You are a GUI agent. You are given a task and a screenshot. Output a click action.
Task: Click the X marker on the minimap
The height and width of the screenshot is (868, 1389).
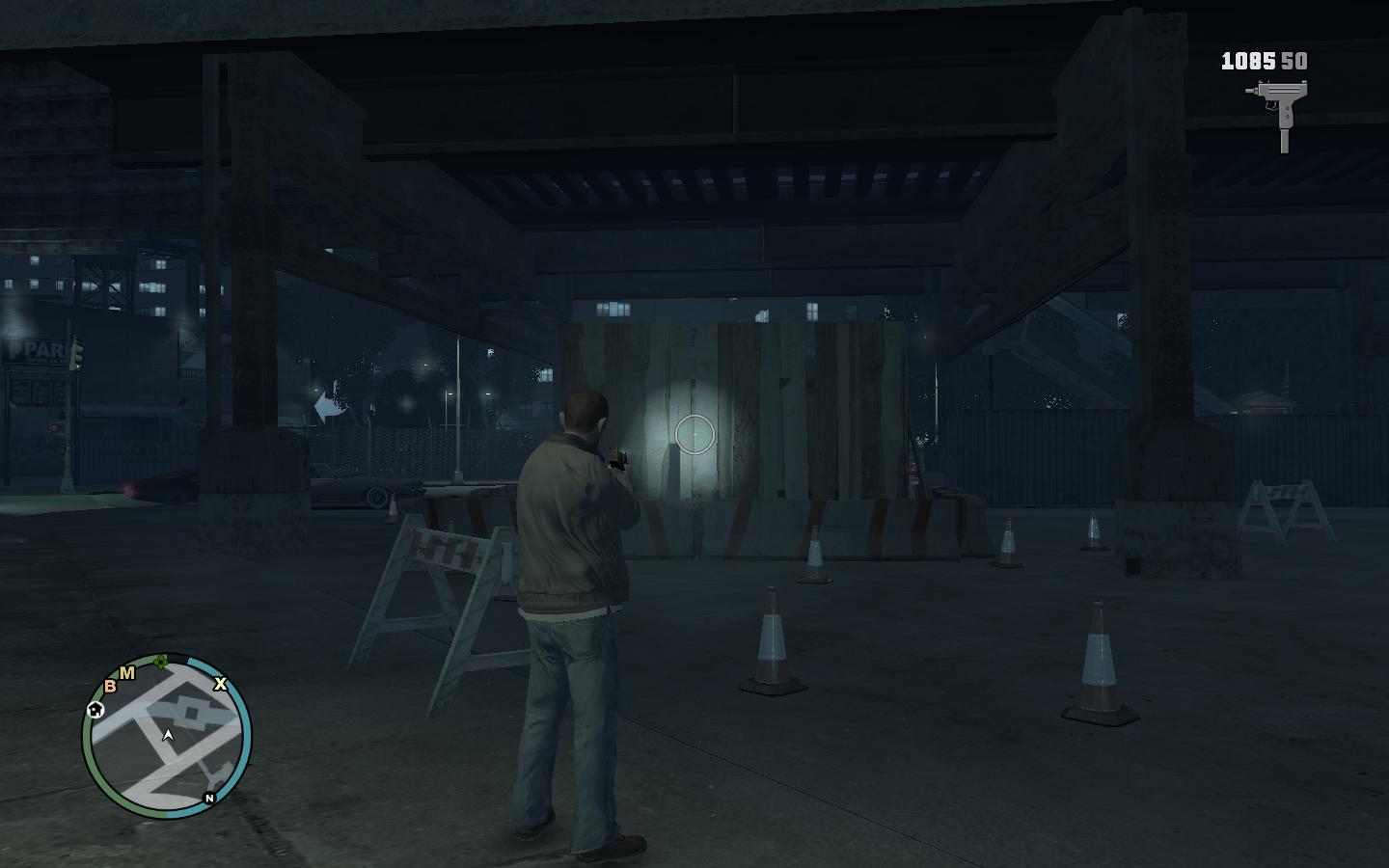coord(220,684)
